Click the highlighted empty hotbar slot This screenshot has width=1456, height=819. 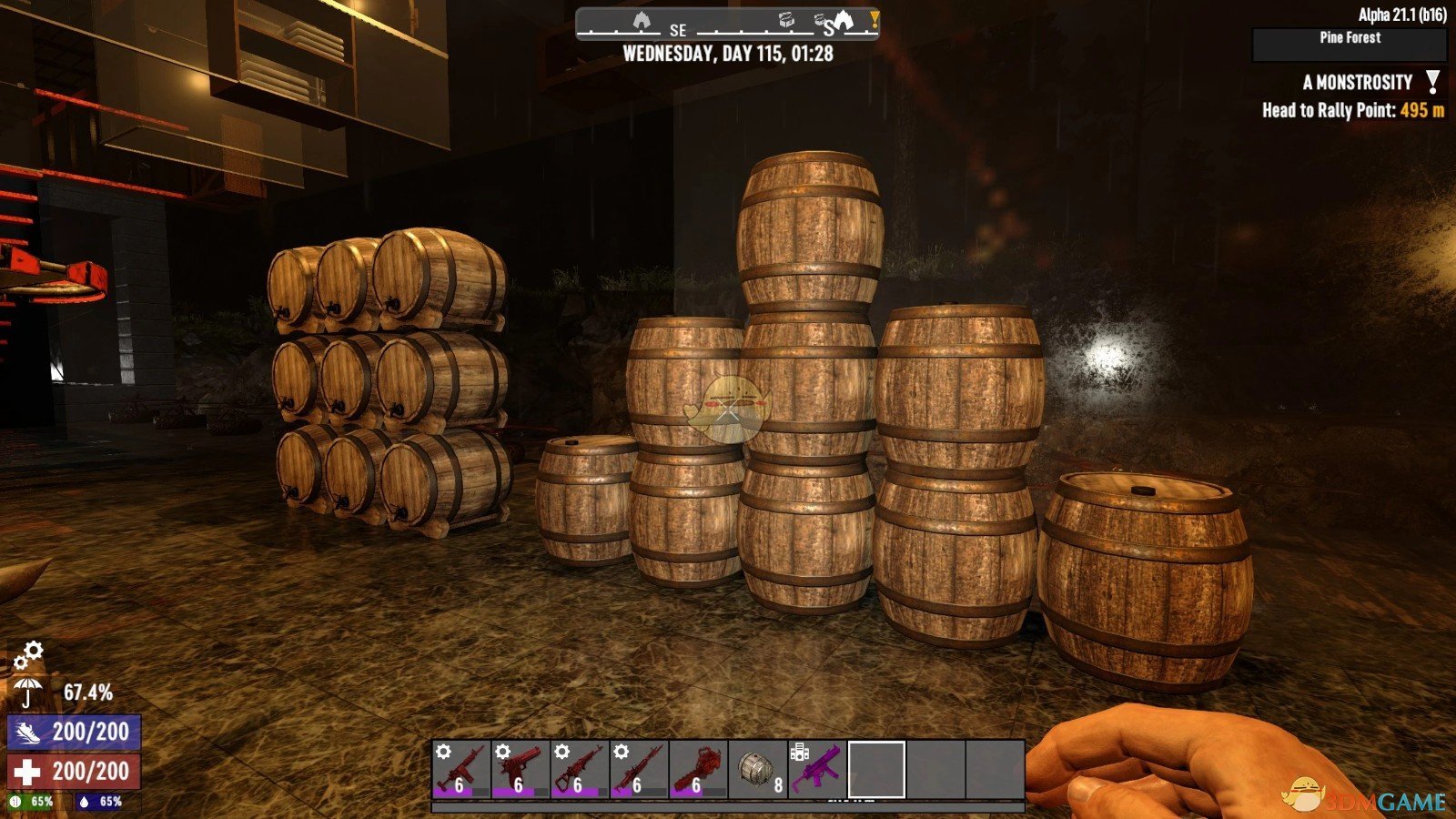point(876,769)
